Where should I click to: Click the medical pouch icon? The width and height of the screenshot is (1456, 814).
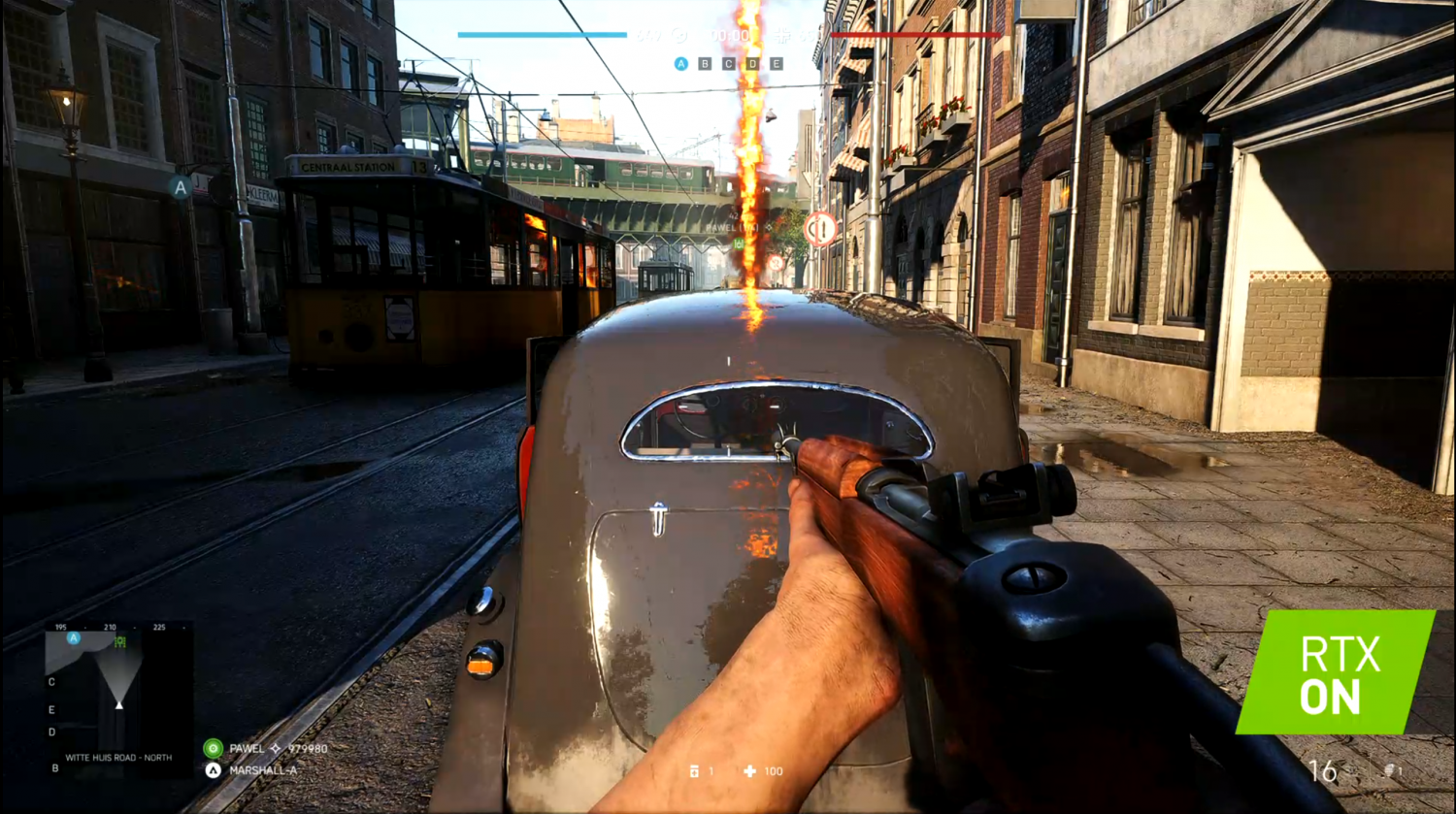point(694,771)
